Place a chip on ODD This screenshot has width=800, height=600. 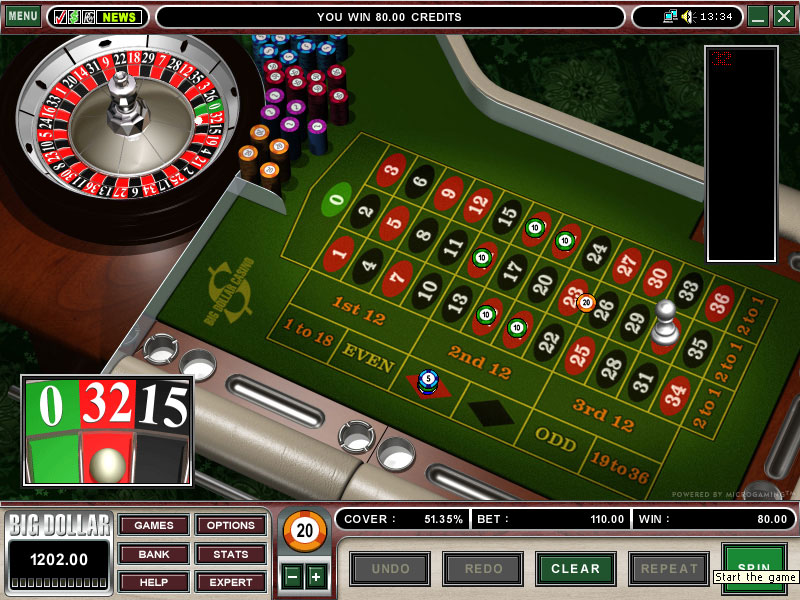tap(553, 439)
